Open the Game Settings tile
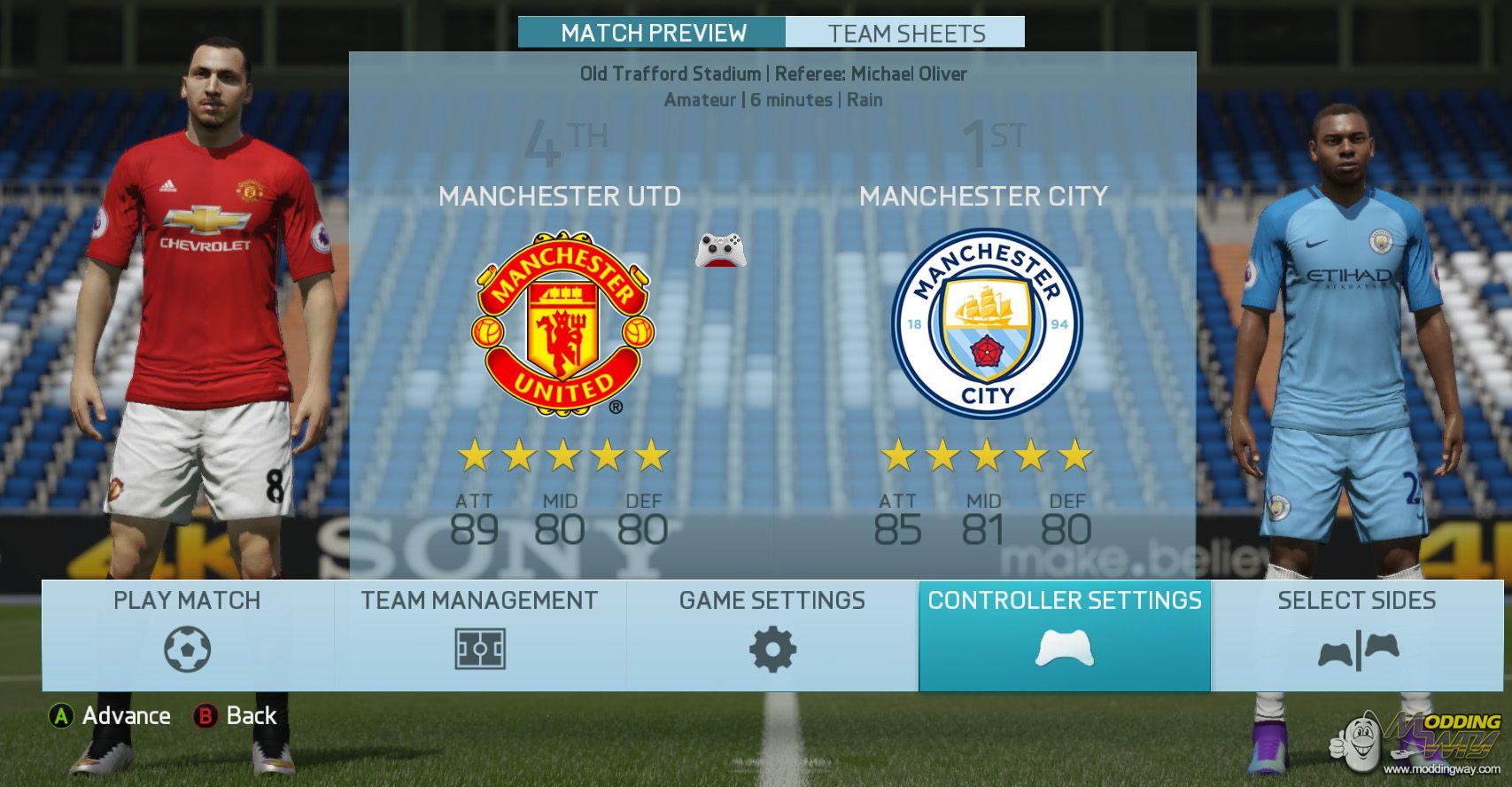 coord(772,635)
